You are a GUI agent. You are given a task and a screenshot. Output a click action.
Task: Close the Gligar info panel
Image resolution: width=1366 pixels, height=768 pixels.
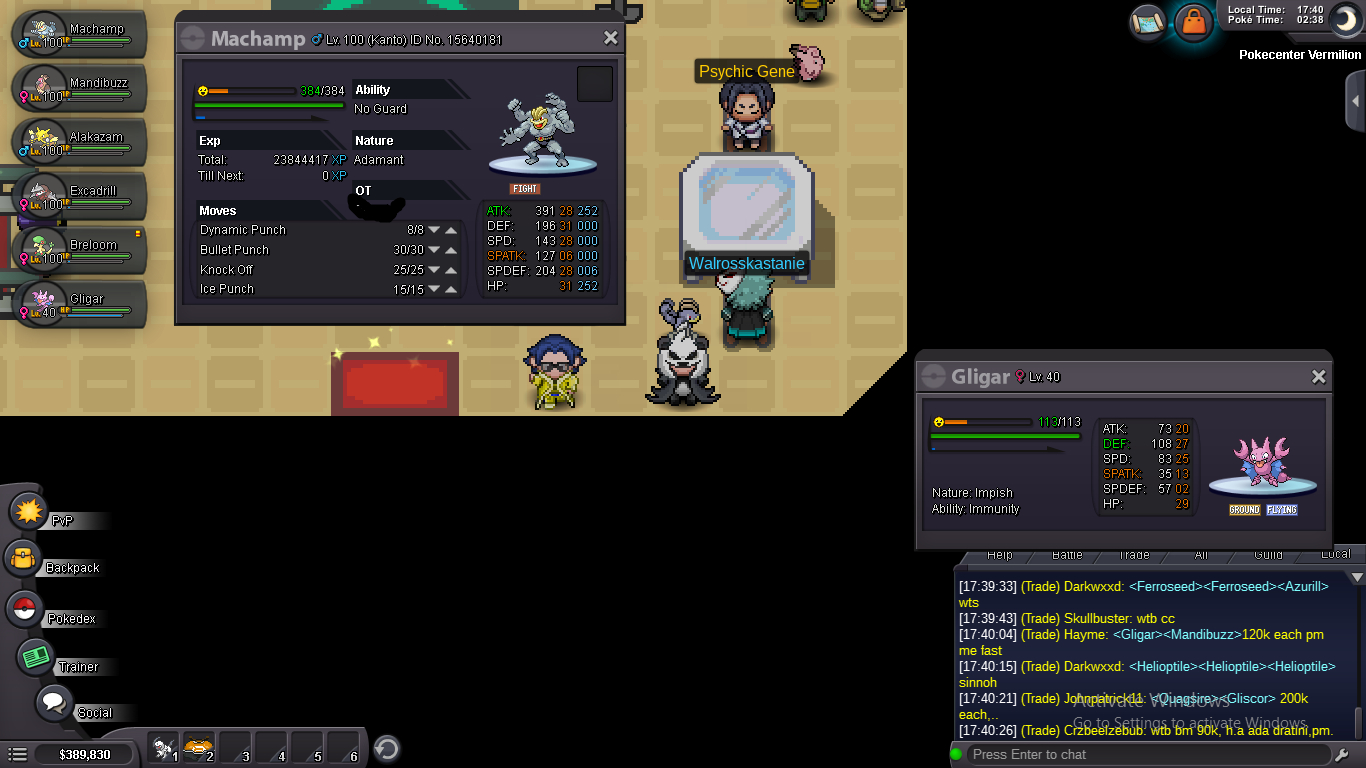coord(1319,377)
